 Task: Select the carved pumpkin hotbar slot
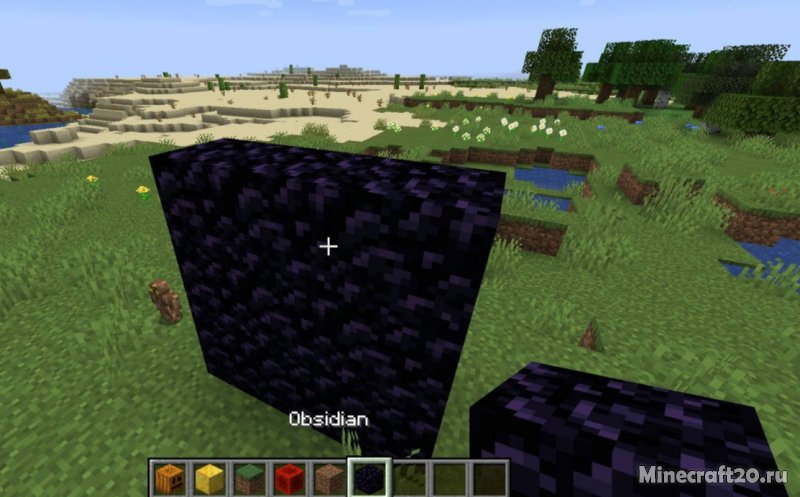click(x=169, y=478)
